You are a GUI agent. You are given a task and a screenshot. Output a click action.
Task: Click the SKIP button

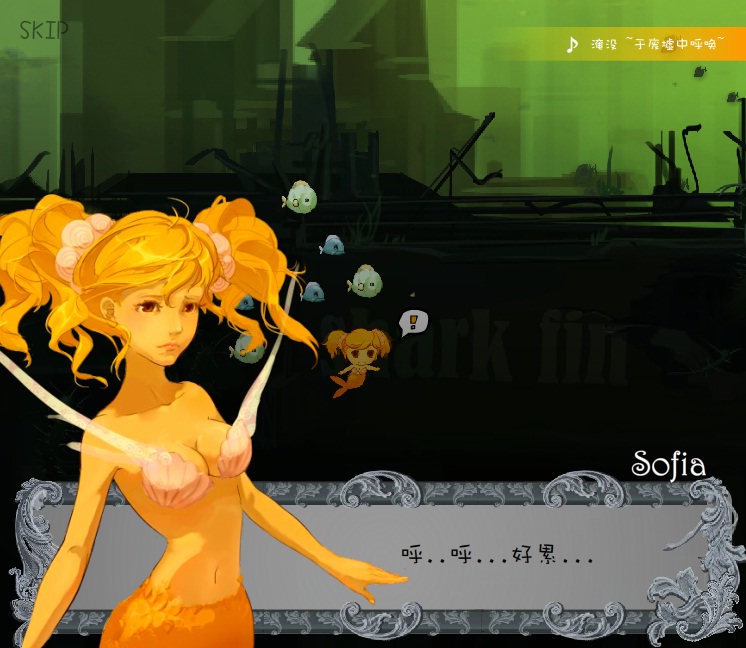[44, 29]
